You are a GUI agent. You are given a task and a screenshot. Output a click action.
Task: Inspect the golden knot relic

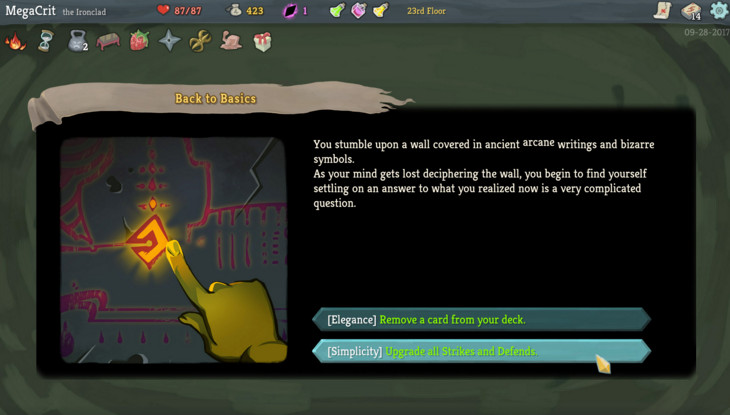tap(200, 41)
